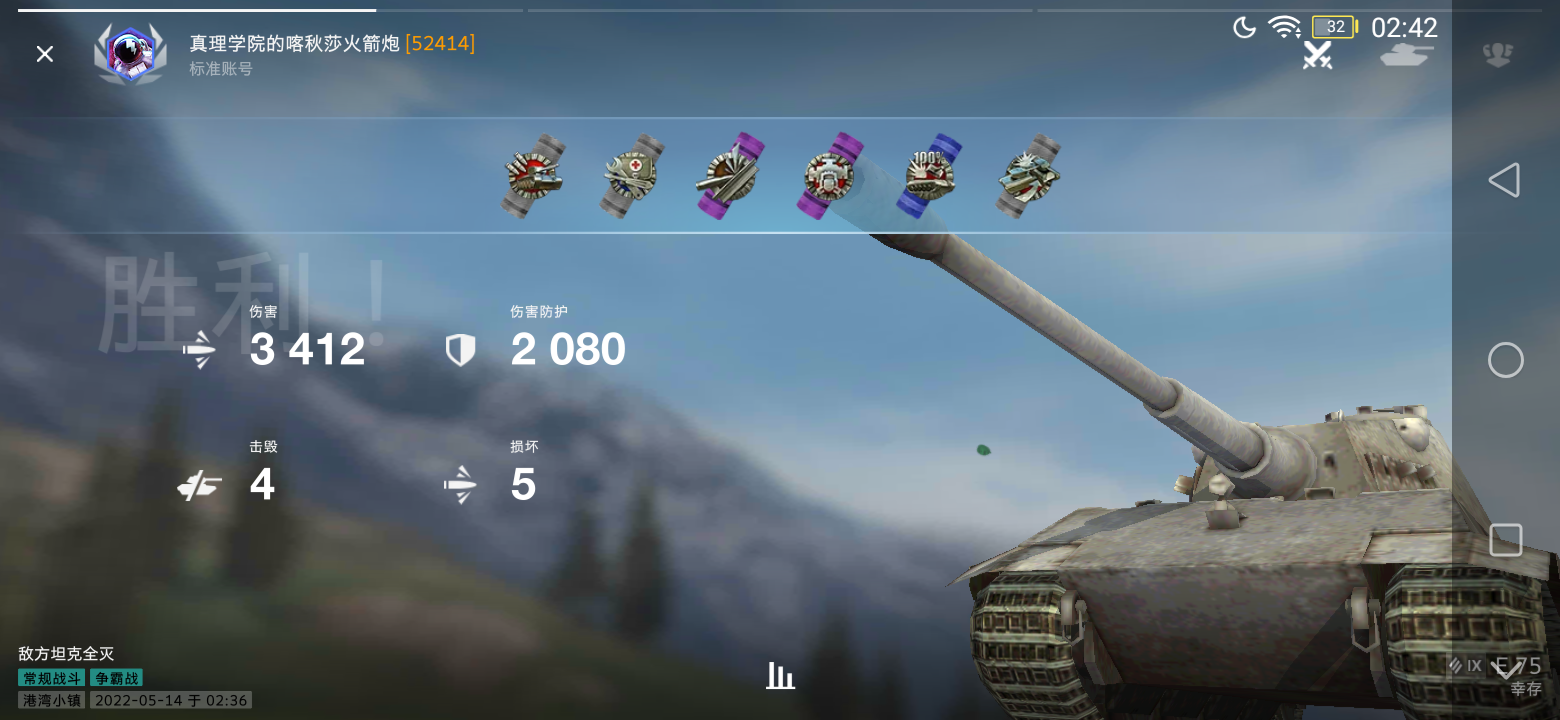Screen dimensions: 1560x720
Task: Click the tank silhouette icon in top bar
Action: pyautogui.click(x=1406, y=57)
